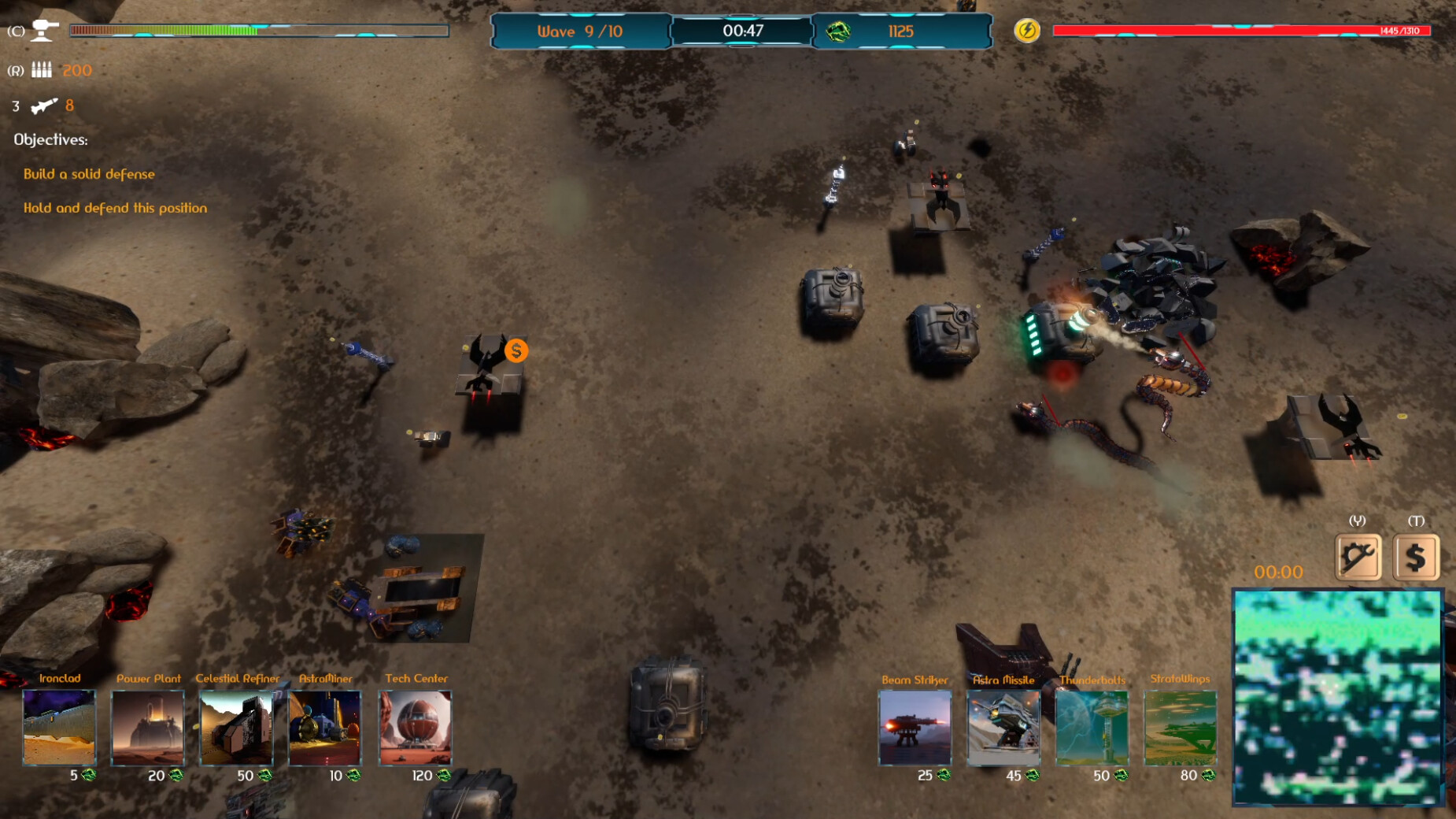Viewport: 1456px width, 819px height.
Task: Pick the Celestial Refiner building card
Action: click(236, 727)
